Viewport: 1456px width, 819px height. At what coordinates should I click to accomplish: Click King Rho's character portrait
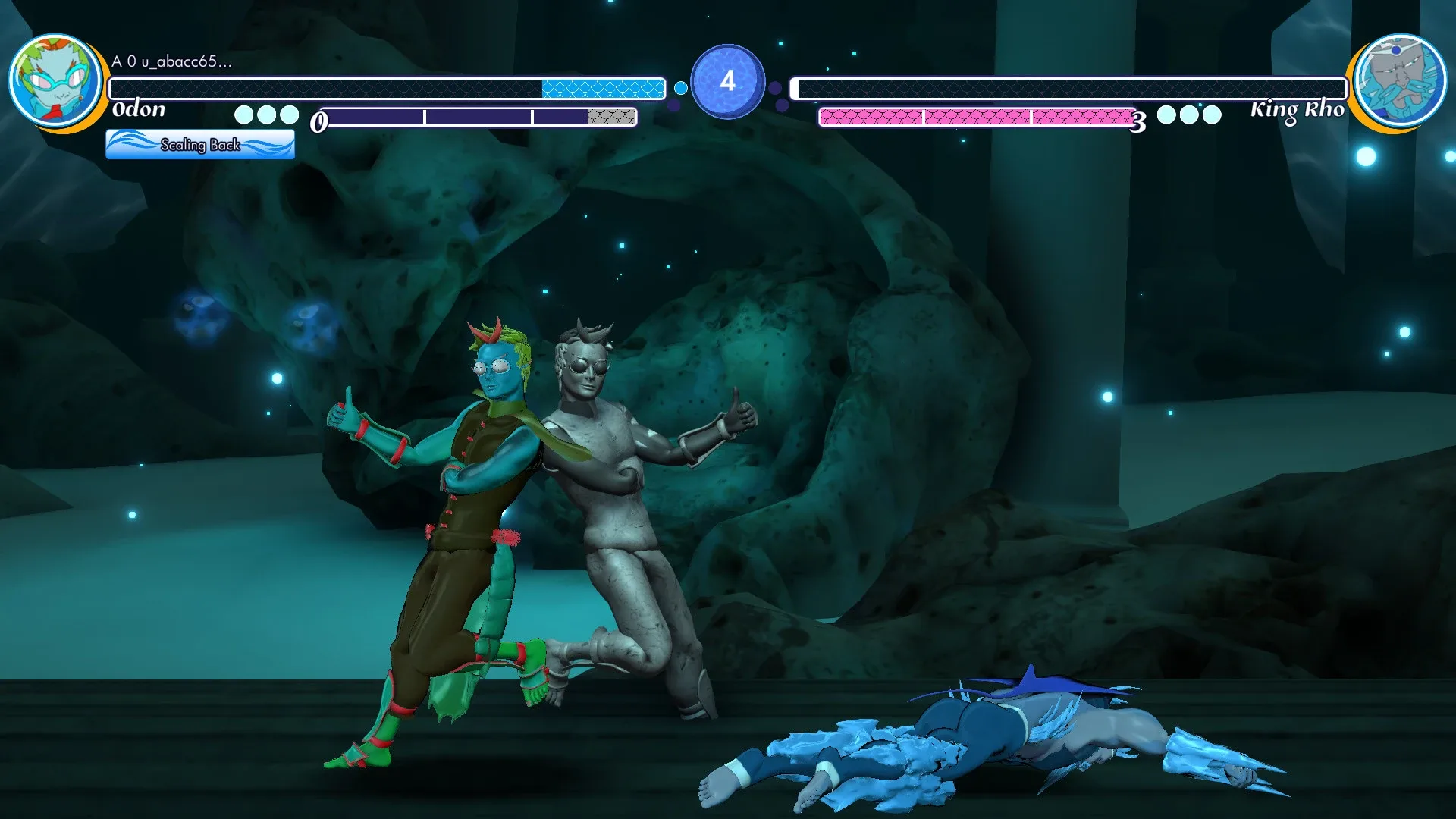point(1400,80)
